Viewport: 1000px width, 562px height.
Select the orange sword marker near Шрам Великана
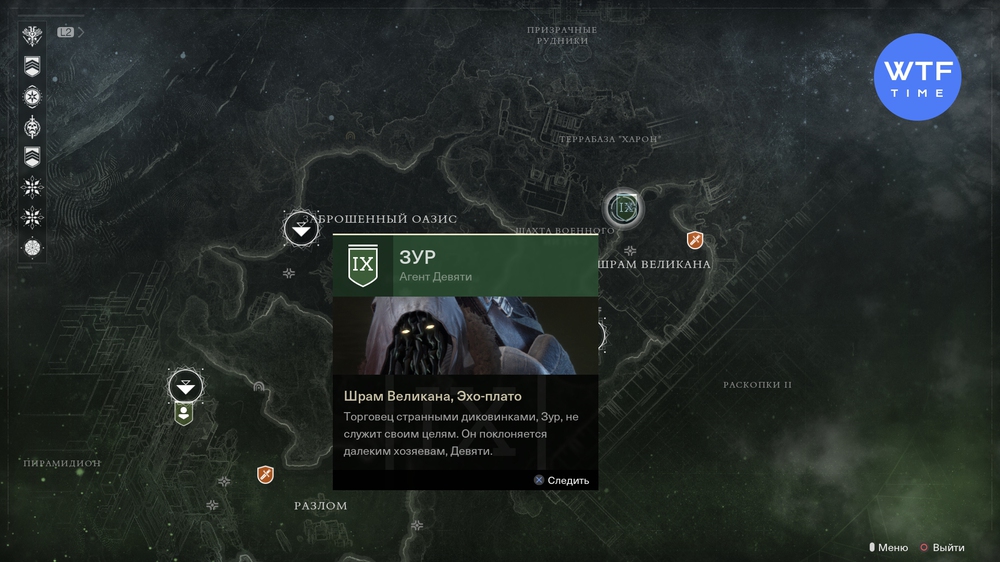point(694,240)
